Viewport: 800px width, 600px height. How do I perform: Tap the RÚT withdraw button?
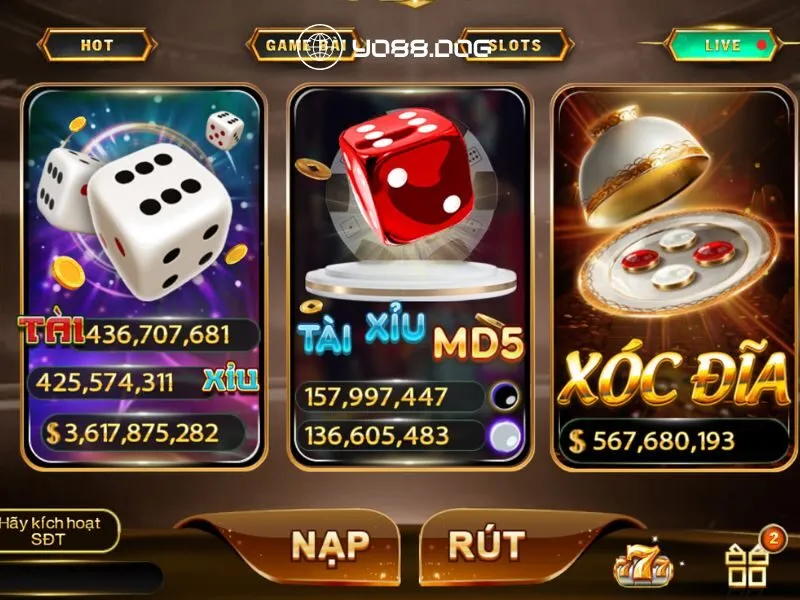(486, 545)
